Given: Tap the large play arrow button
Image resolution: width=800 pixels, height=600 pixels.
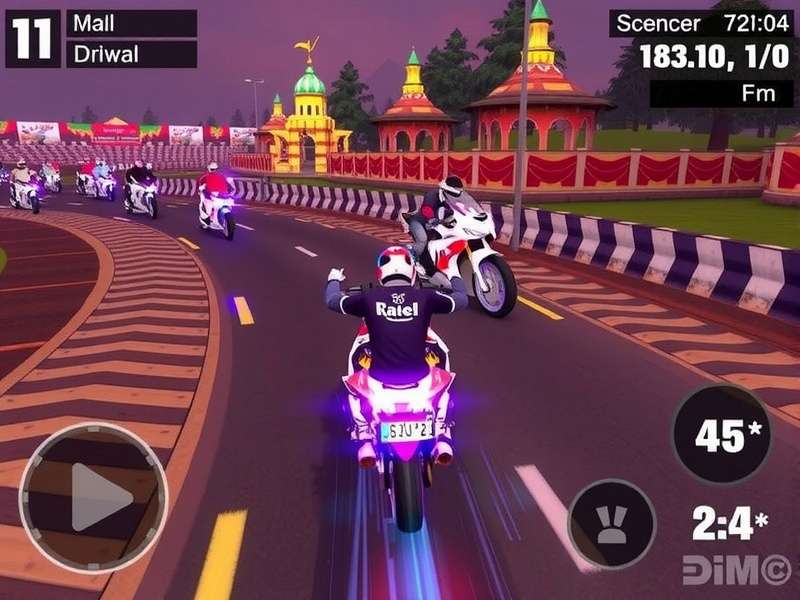Looking at the screenshot, I should (x=93, y=497).
